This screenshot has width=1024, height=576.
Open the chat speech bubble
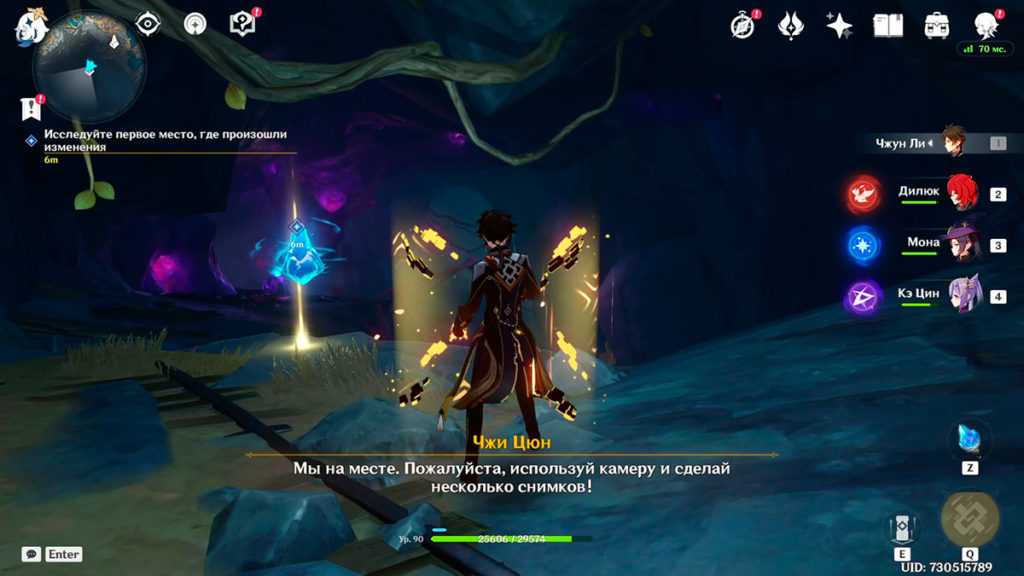tap(31, 554)
